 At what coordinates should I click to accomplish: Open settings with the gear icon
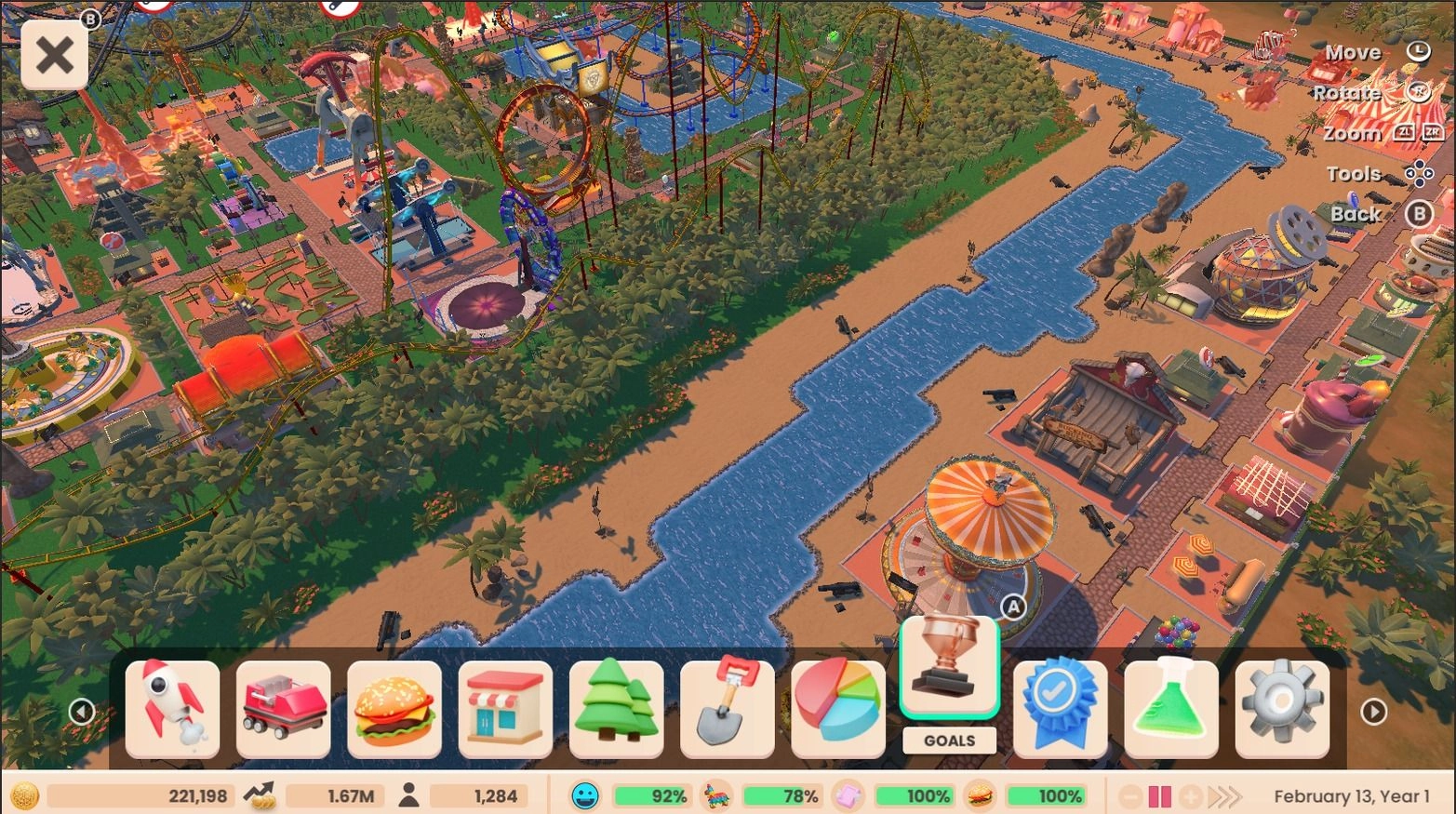(1282, 709)
